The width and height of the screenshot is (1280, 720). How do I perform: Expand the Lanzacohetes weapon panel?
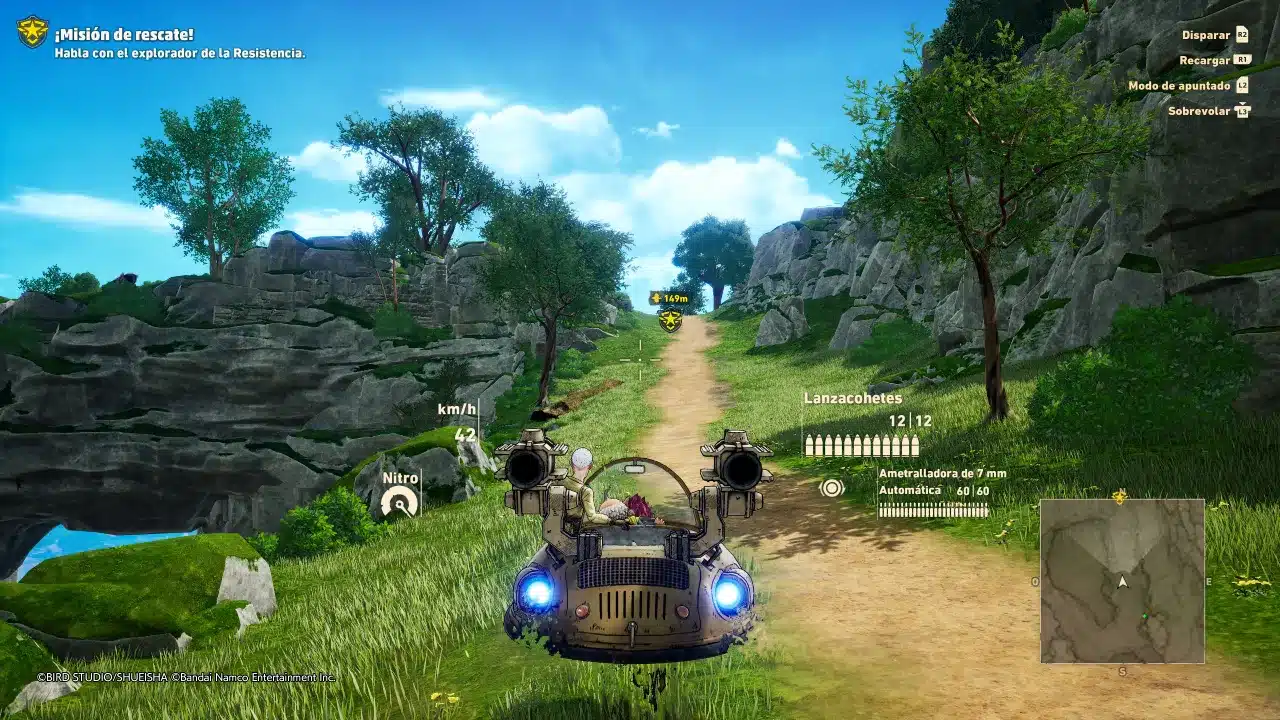pos(852,398)
